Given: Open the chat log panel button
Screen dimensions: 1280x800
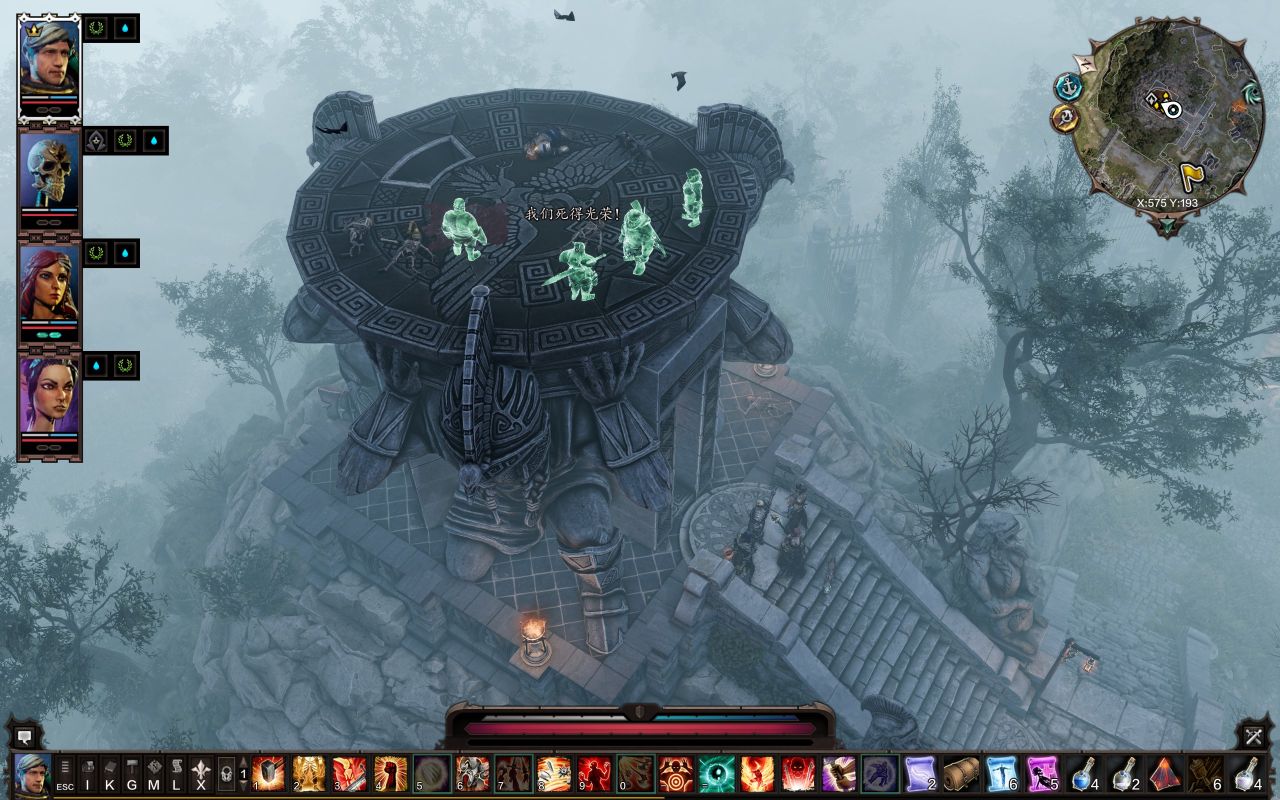Looking at the screenshot, I should 24,737.
